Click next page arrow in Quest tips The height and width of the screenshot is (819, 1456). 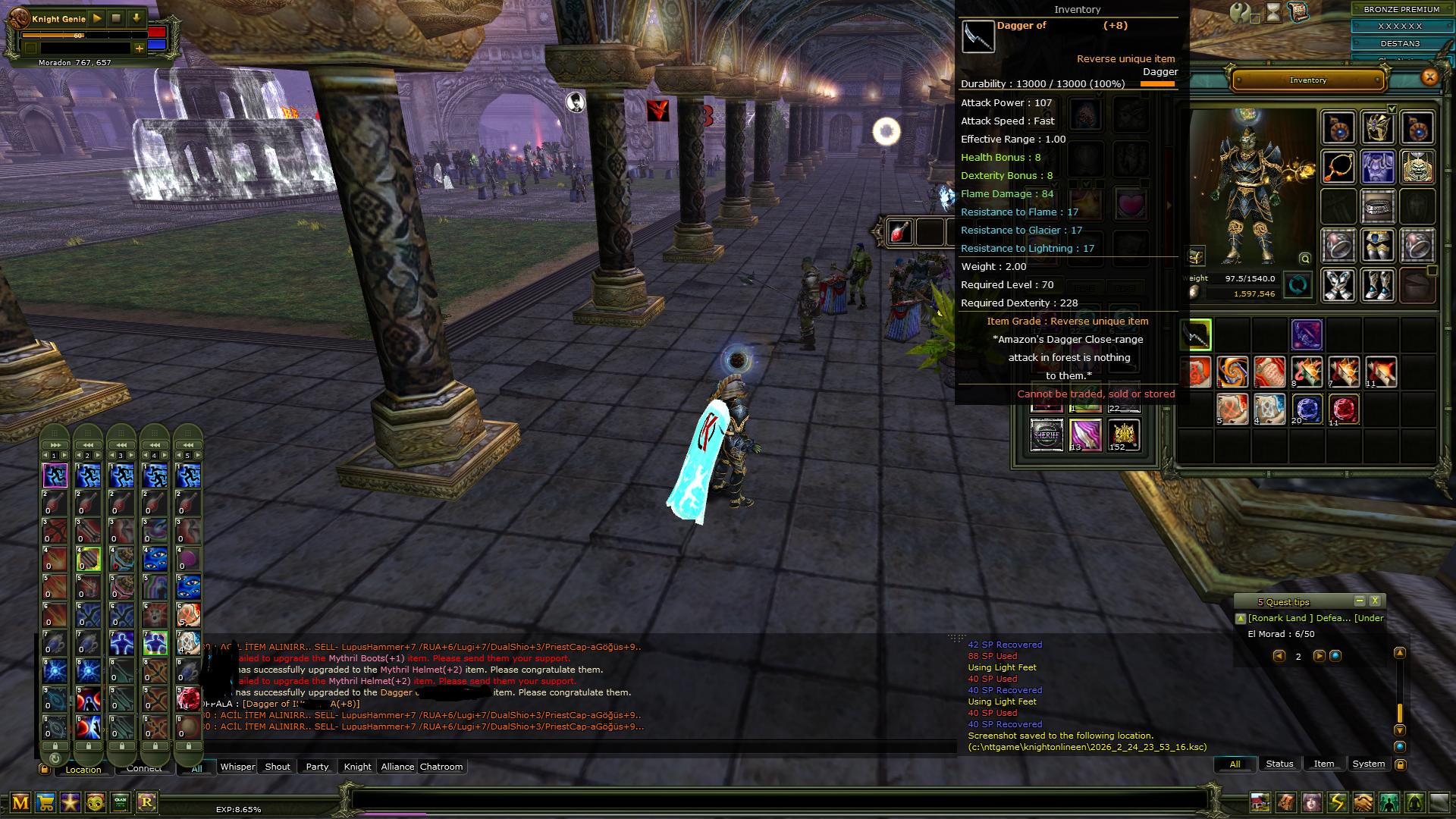point(1318,657)
